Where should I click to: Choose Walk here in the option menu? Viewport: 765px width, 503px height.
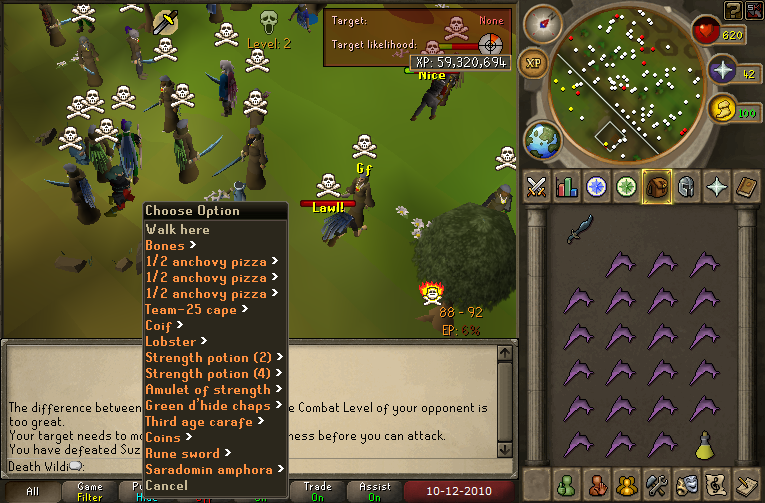pyautogui.click(x=177, y=229)
